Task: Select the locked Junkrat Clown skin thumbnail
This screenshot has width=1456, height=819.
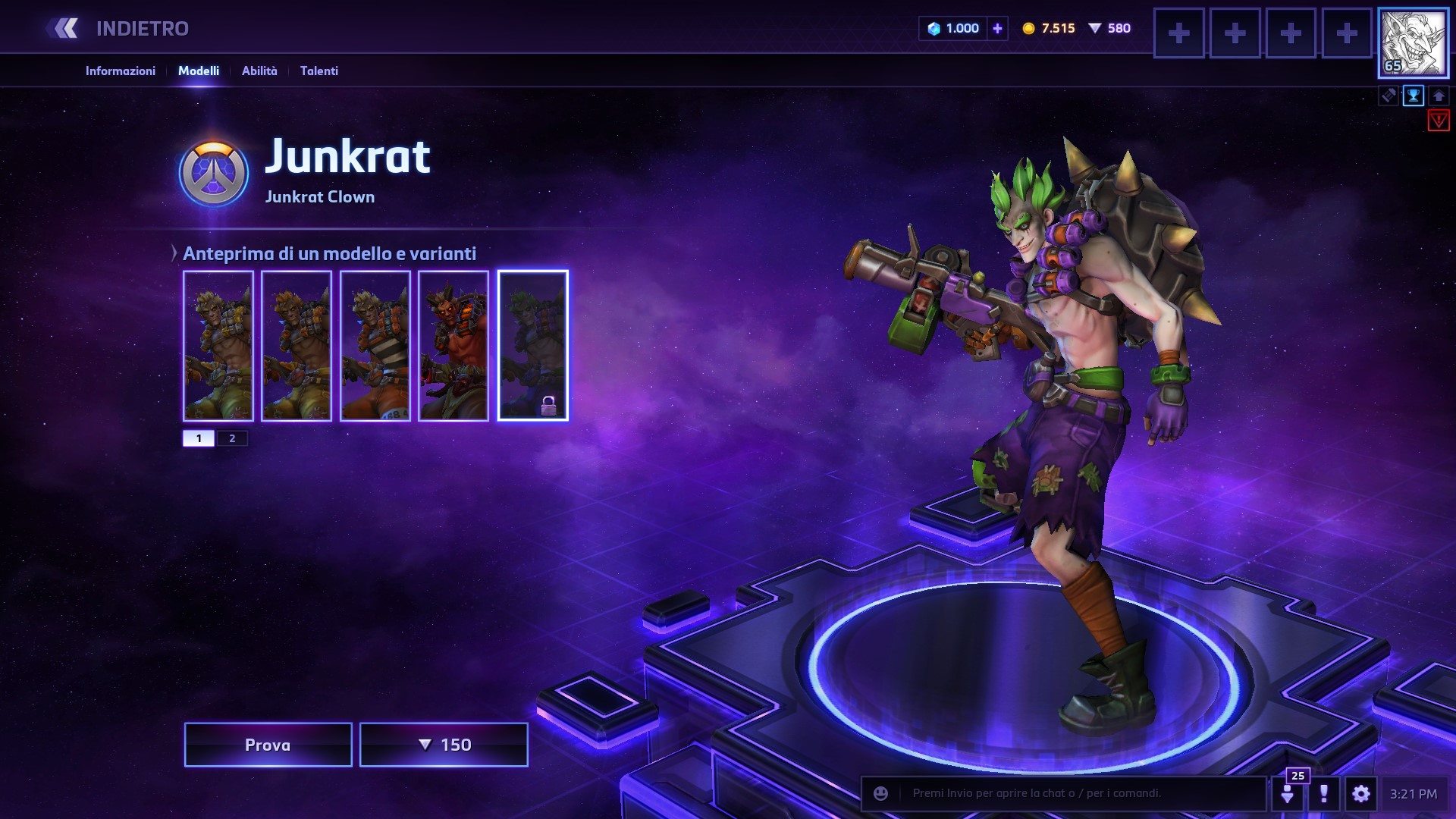Action: point(532,345)
